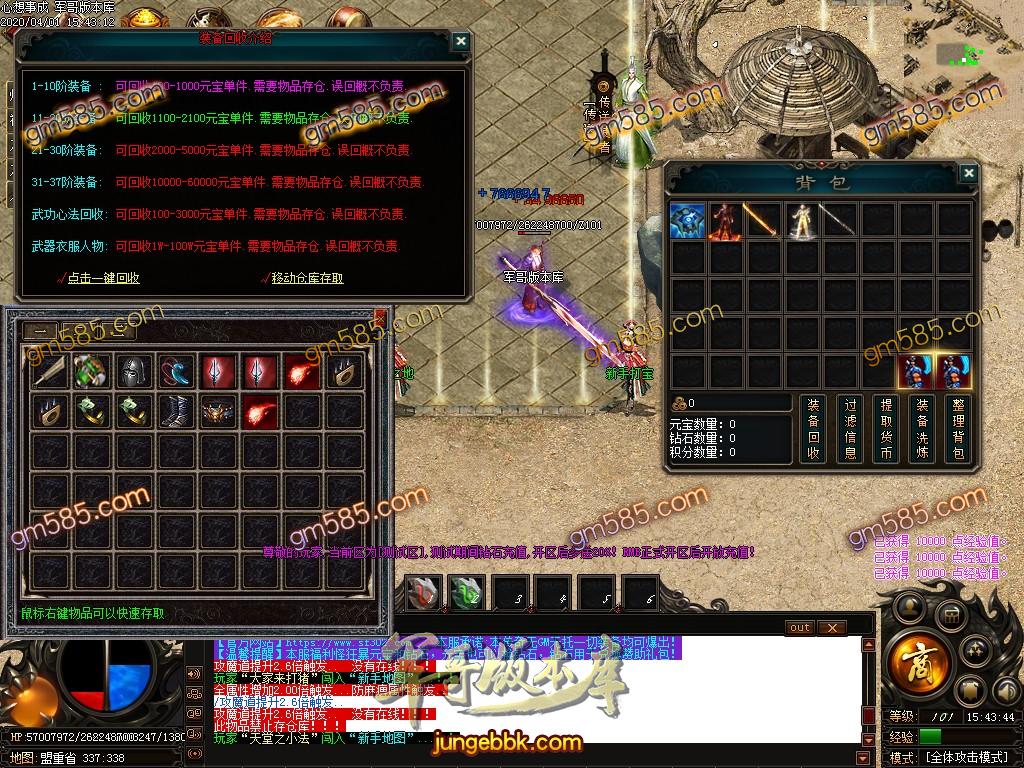The image size is (1024, 768).
Task: Select the blue eye item in backpack
Action: coord(688,221)
